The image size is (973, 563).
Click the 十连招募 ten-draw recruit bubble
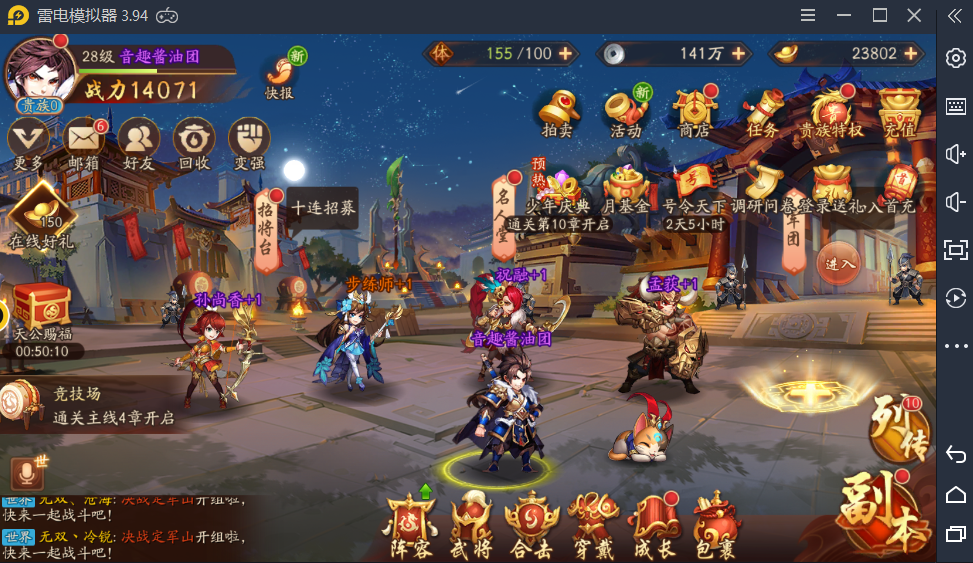[x=323, y=208]
